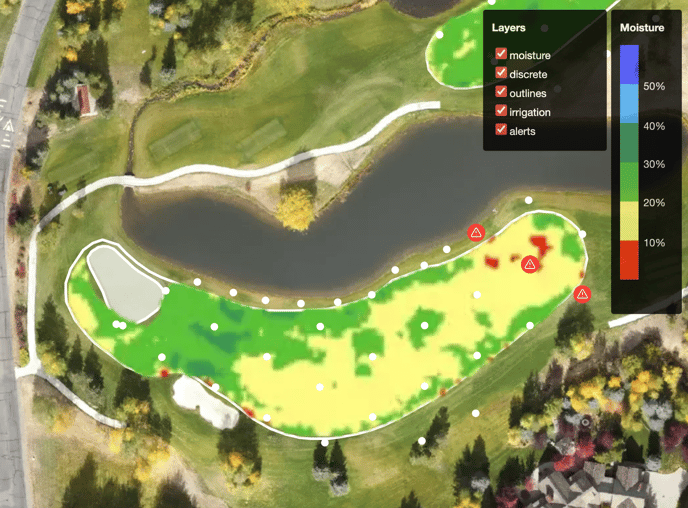
Task: Toggle the moisture layer checkbox
Action: coord(501,55)
